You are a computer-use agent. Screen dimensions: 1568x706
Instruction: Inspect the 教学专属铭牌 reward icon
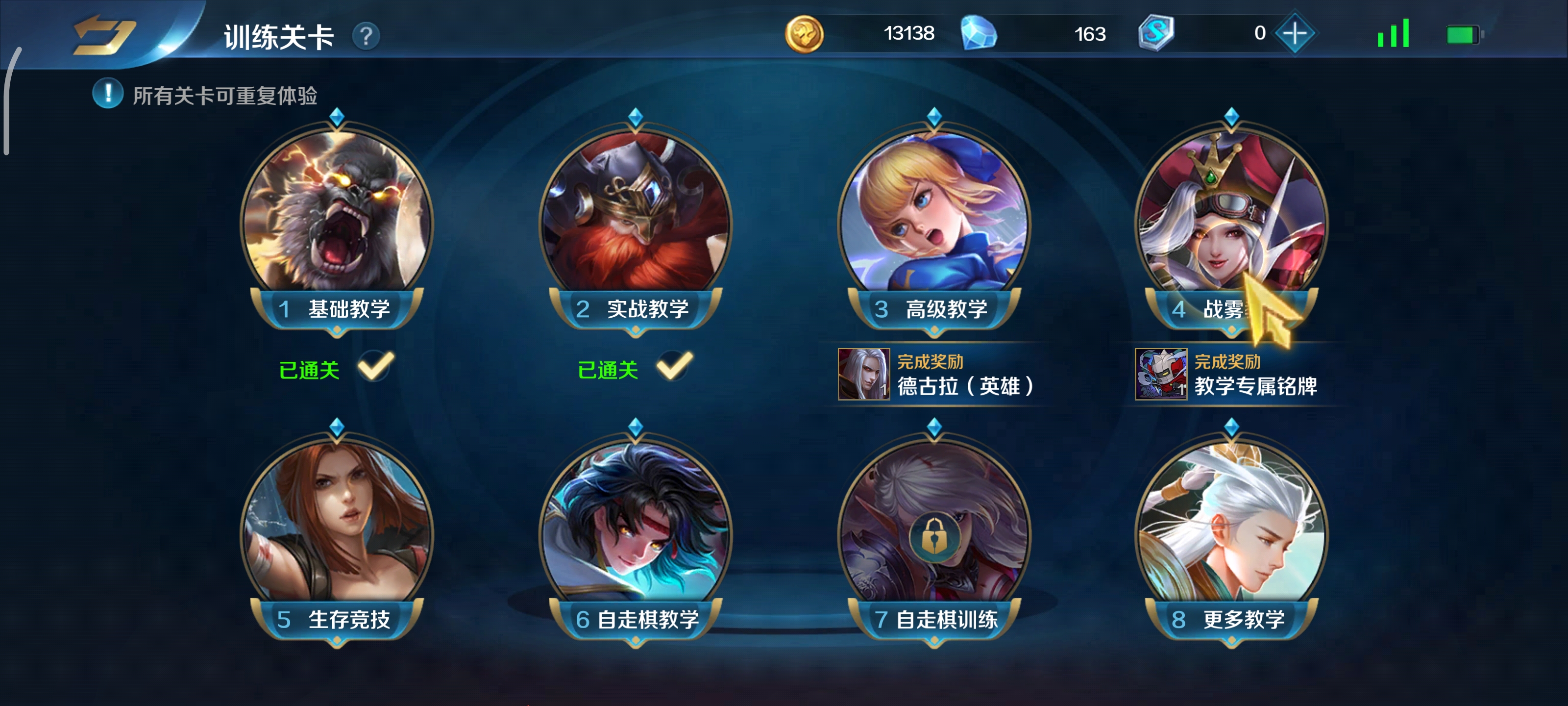(1160, 374)
